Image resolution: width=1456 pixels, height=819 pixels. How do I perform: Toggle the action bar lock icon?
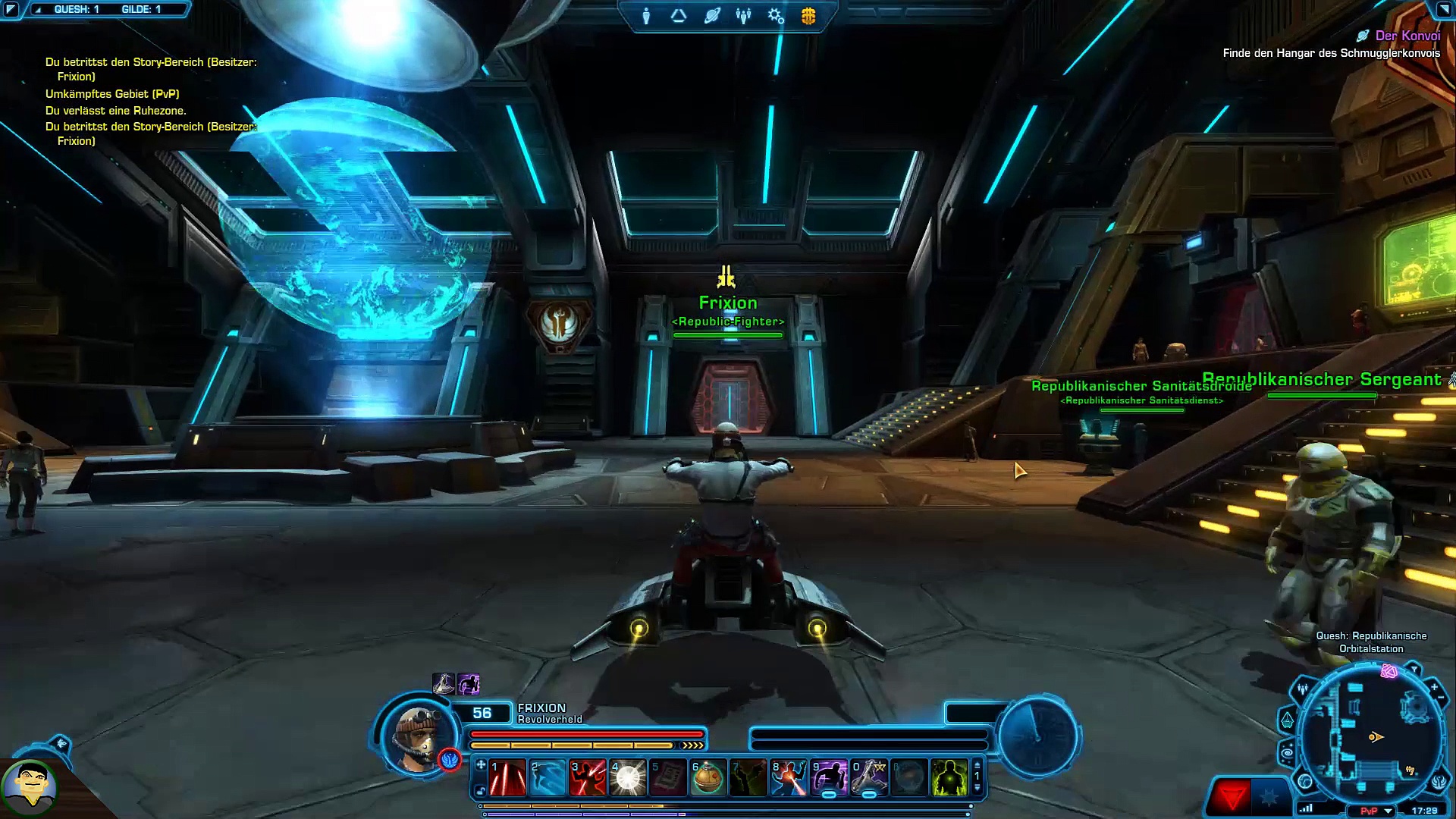point(481,792)
